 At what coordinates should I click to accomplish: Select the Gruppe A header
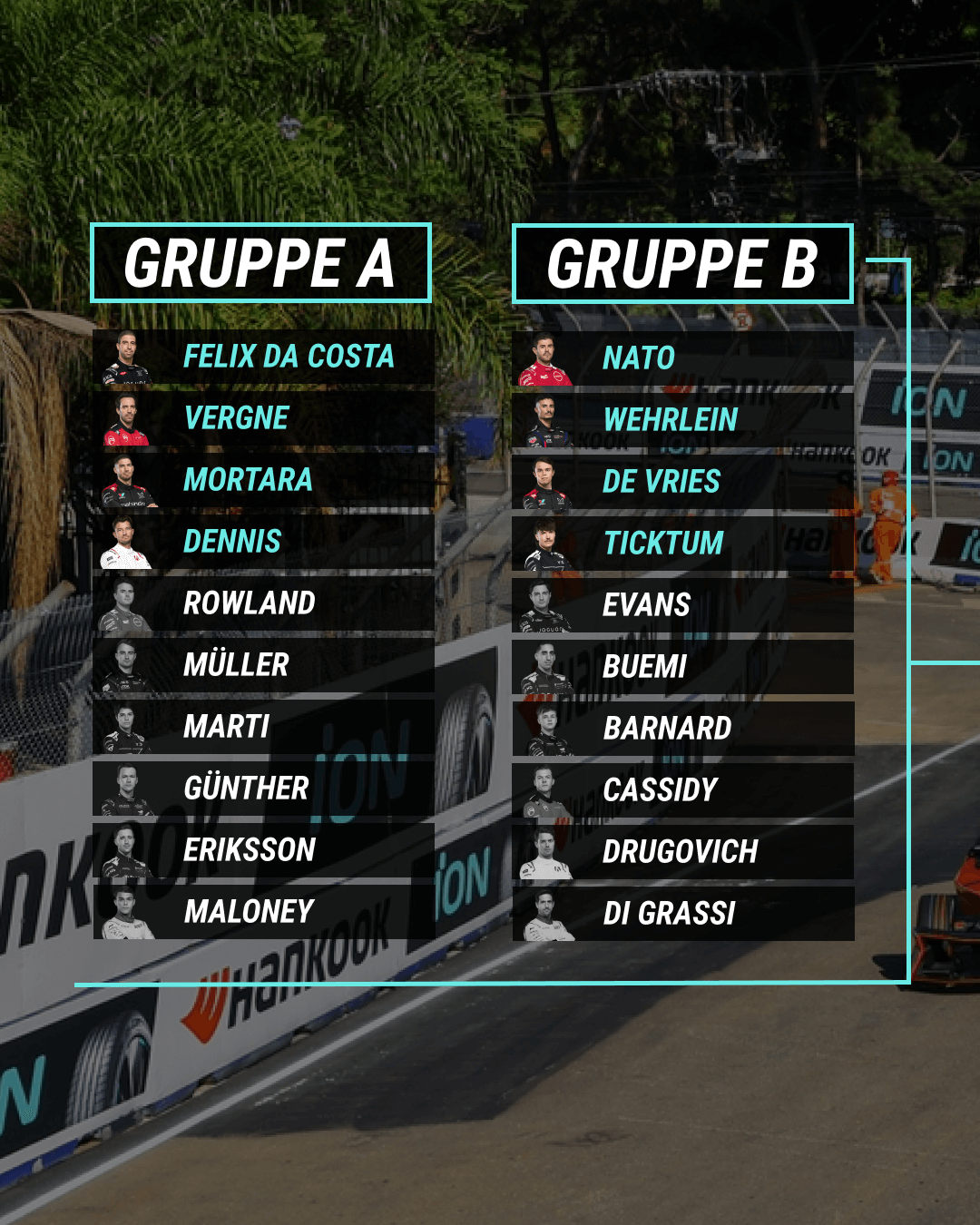(260, 263)
